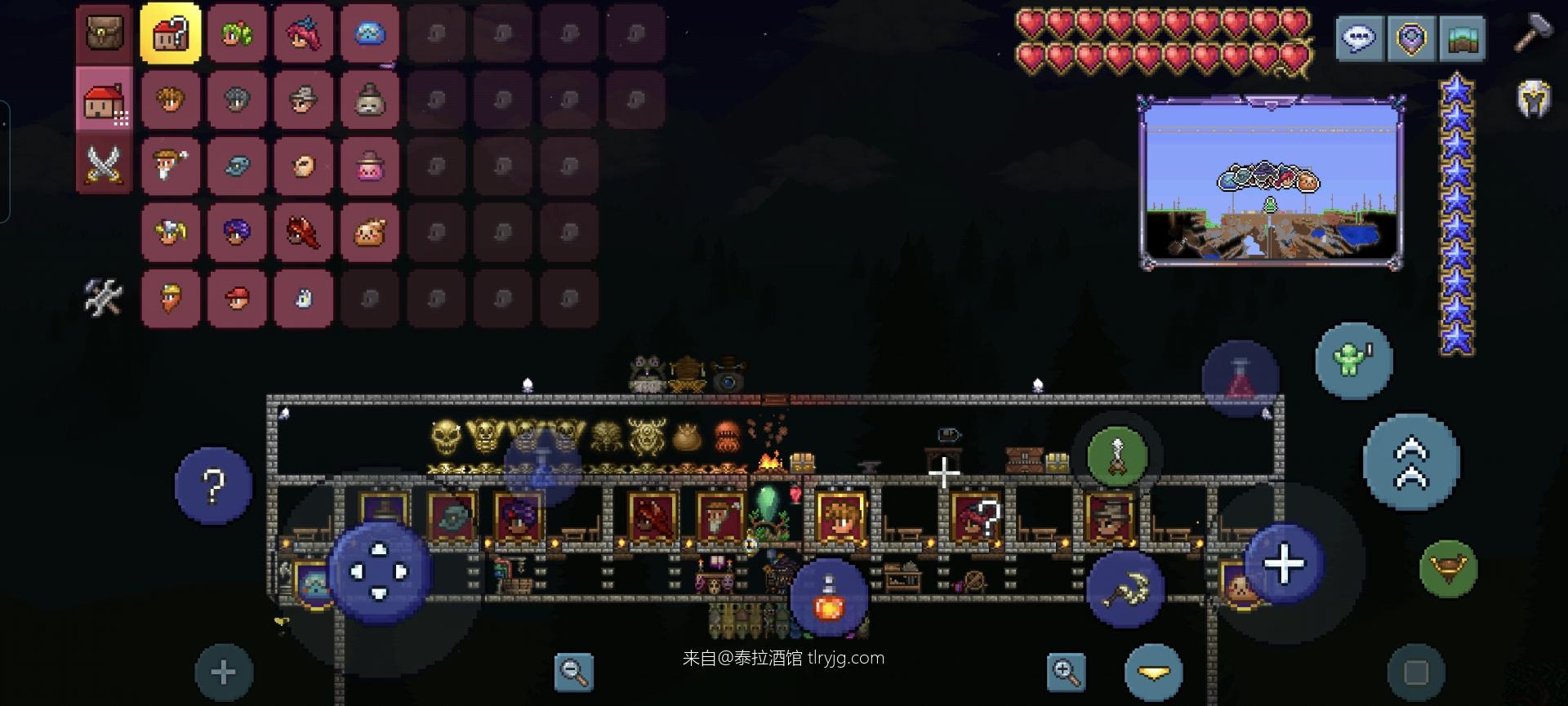Open the chat speech bubble button
Viewport: 1568px width, 706px height.
pos(1359,38)
